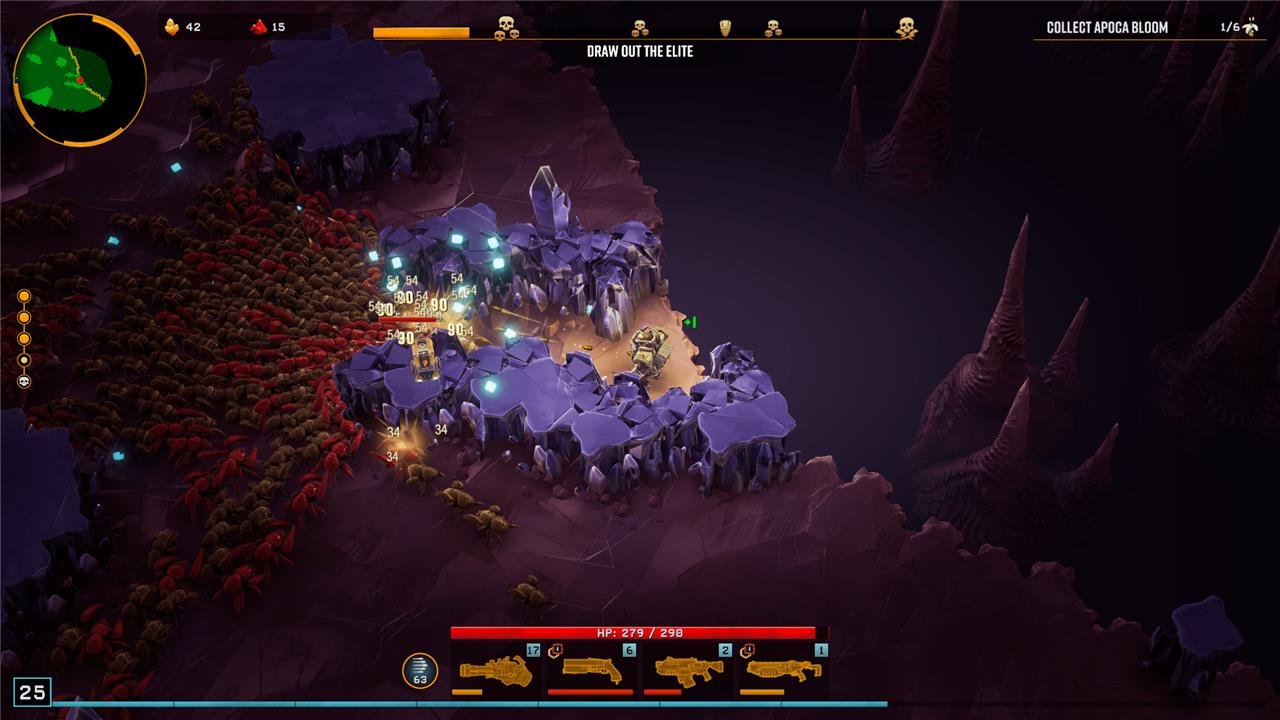This screenshot has height=720, width=1280.
Task: Click the dash ability icon showing 63
Action: click(x=420, y=671)
